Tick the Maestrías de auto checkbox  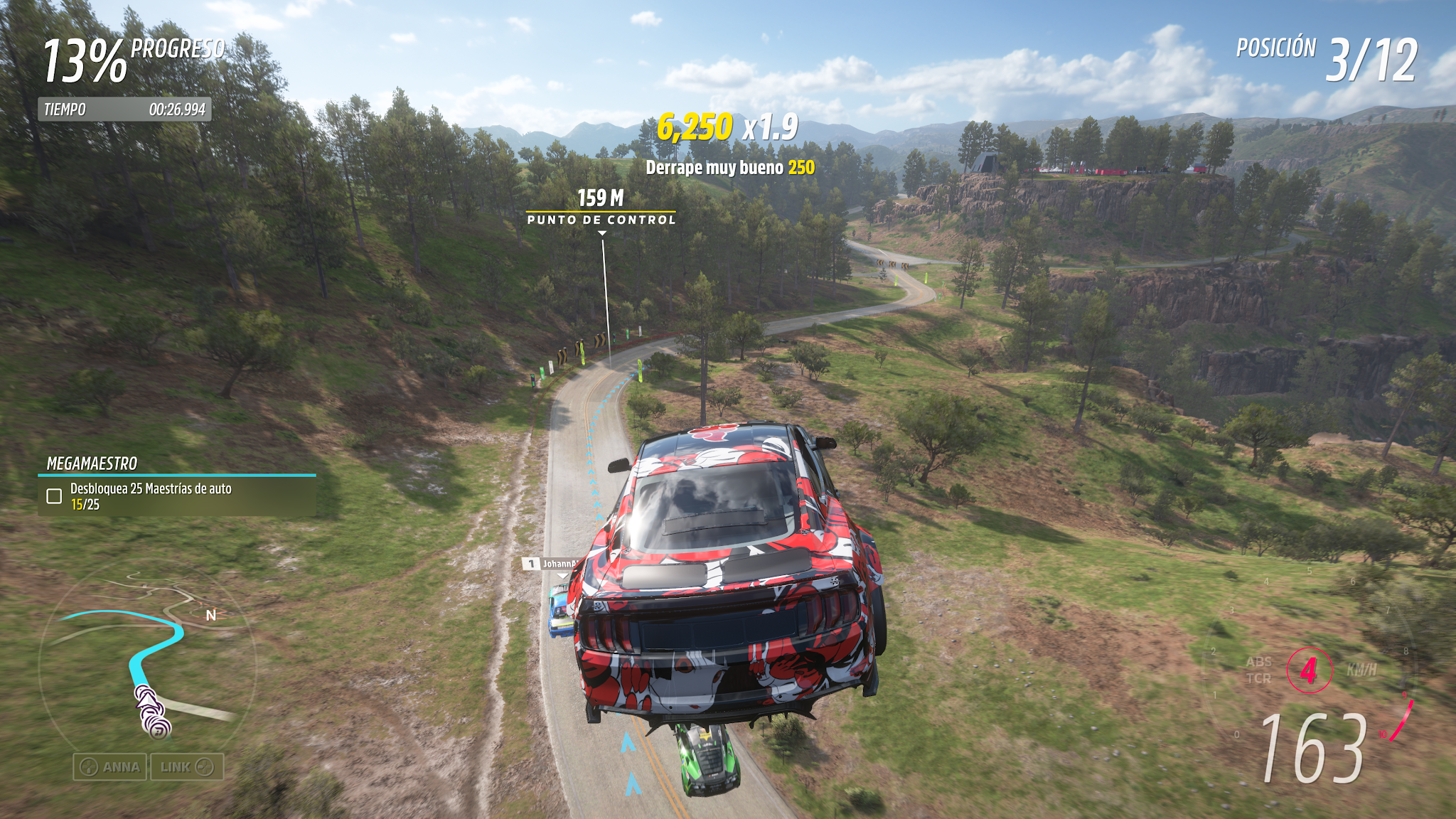(x=54, y=496)
